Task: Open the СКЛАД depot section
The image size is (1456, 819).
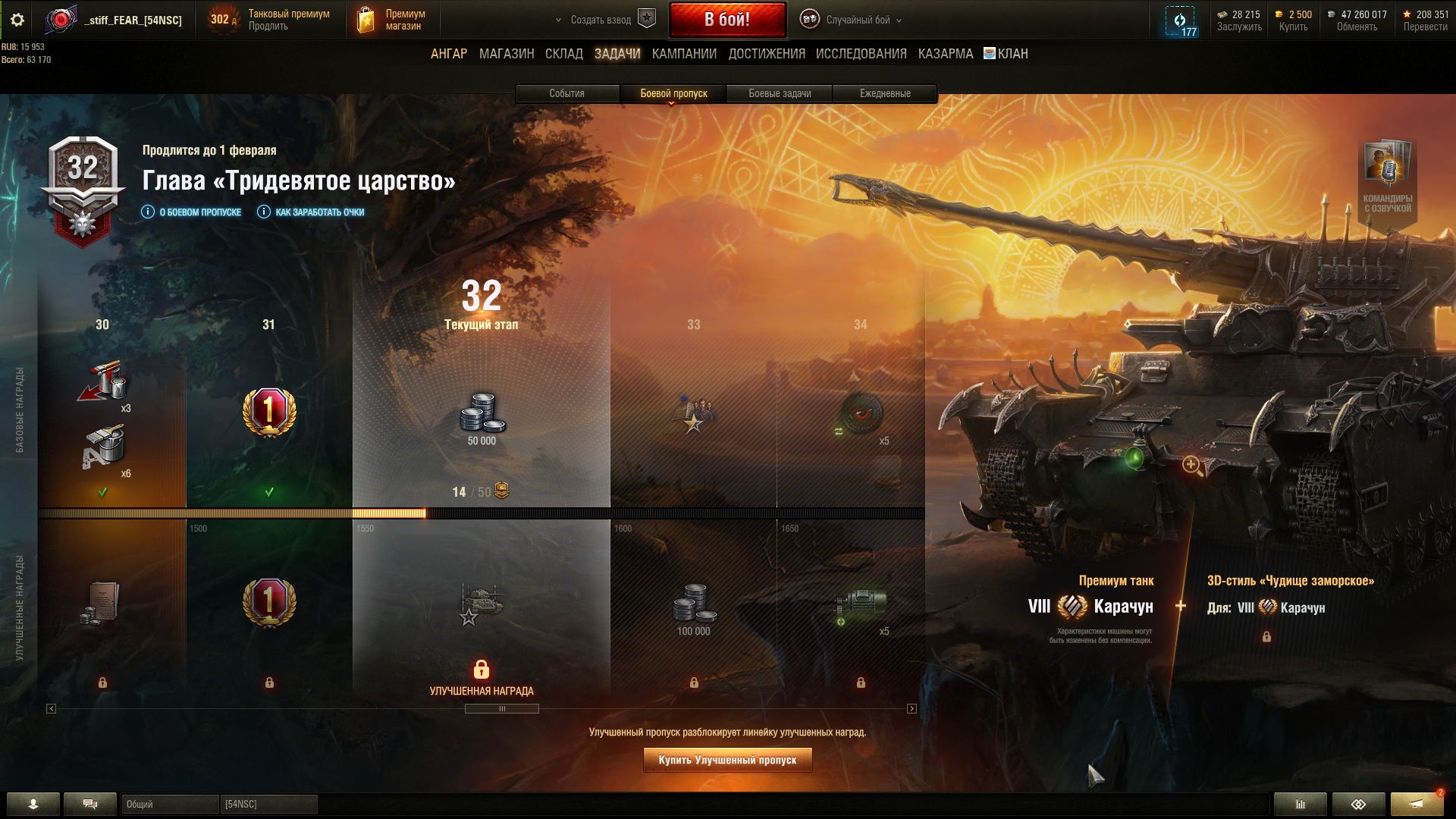Action: [564, 54]
